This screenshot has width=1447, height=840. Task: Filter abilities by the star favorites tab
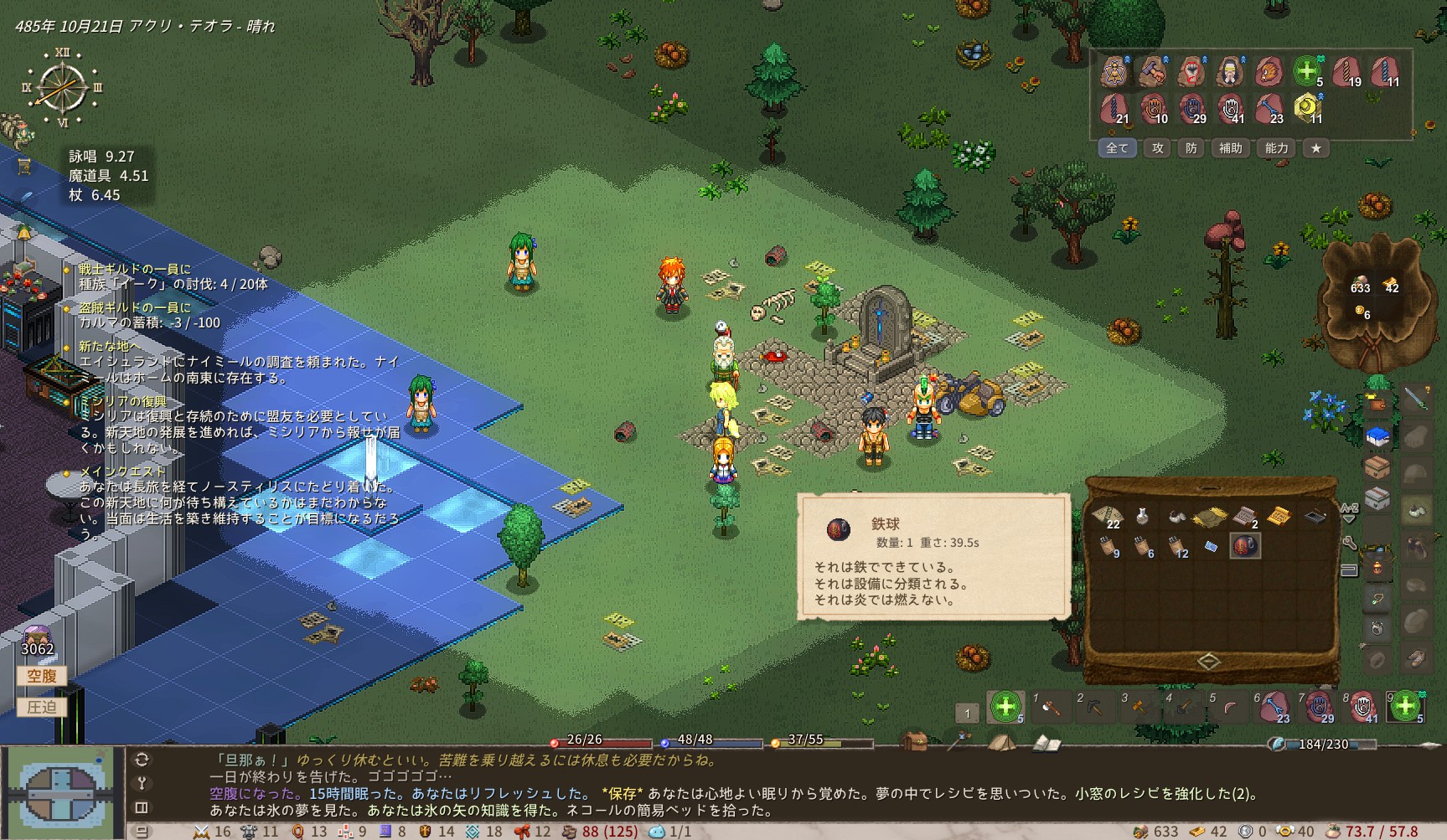pos(1316,148)
